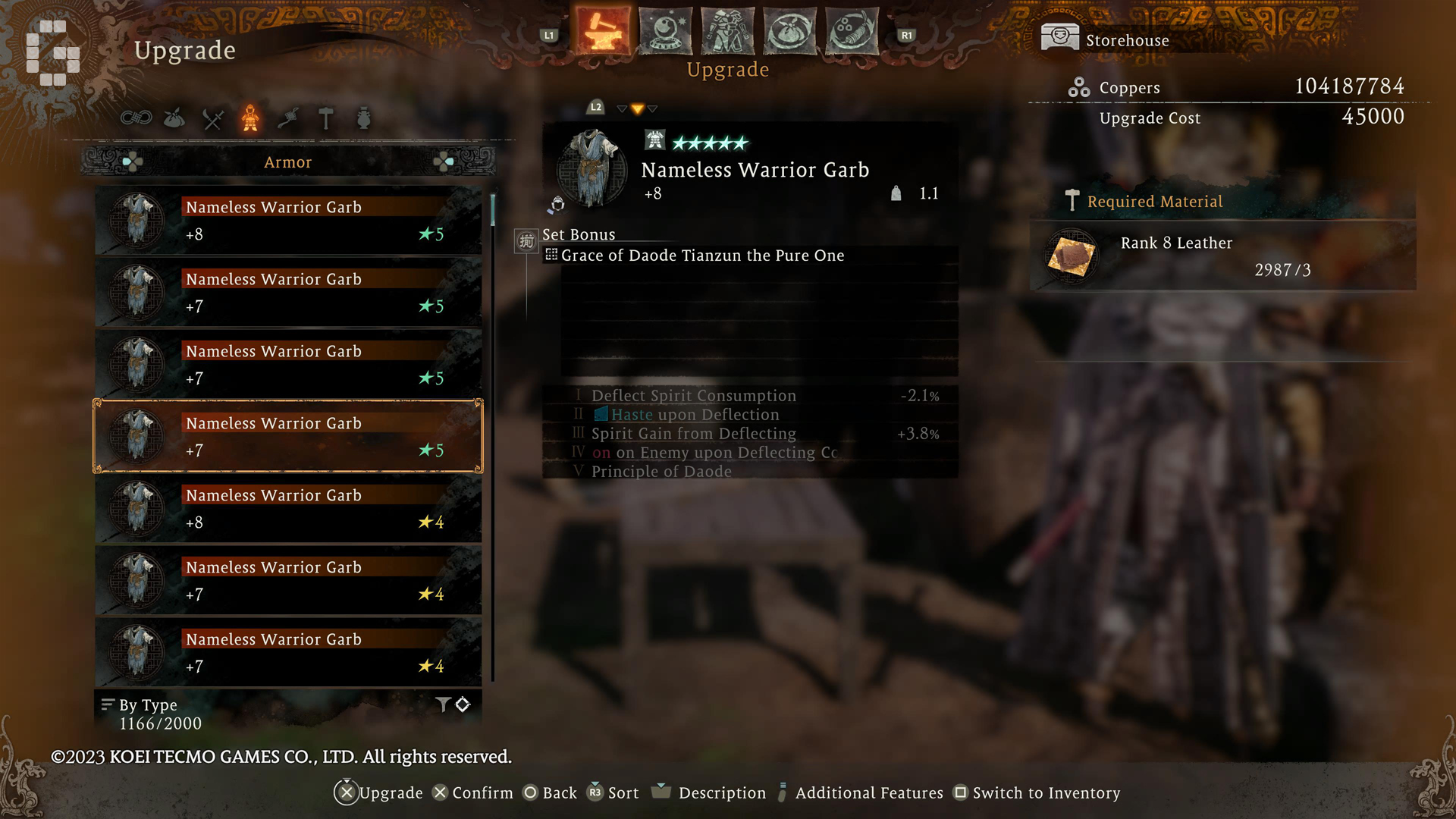1456x819 pixels.
Task: Click the pouch category icon near R1
Action: point(789,30)
